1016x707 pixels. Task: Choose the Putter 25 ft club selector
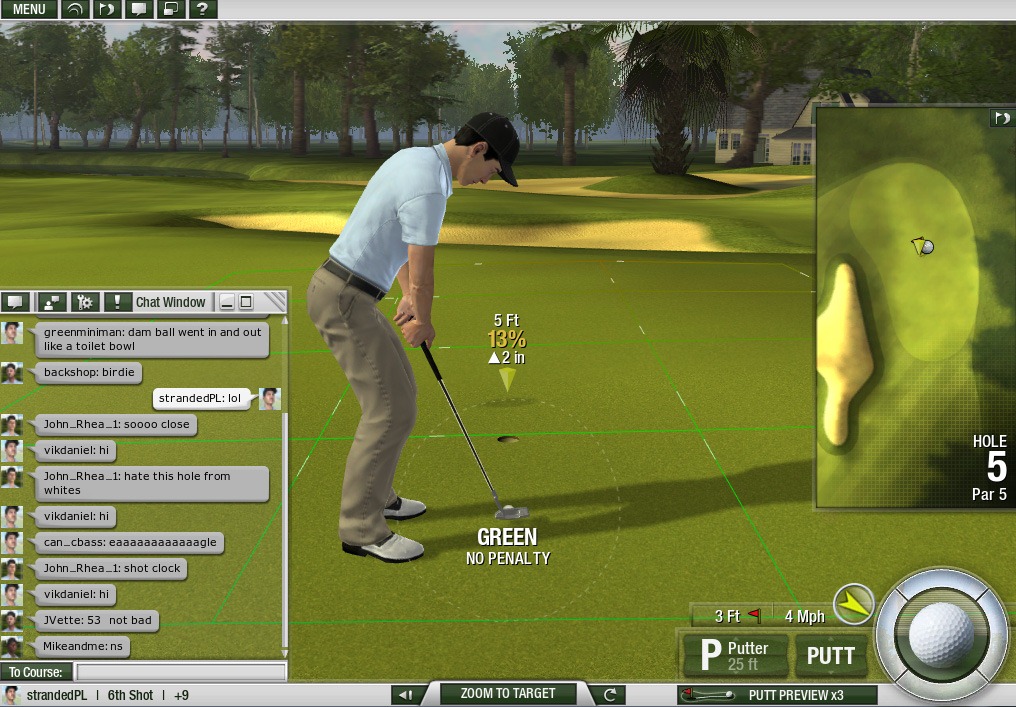(x=736, y=655)
